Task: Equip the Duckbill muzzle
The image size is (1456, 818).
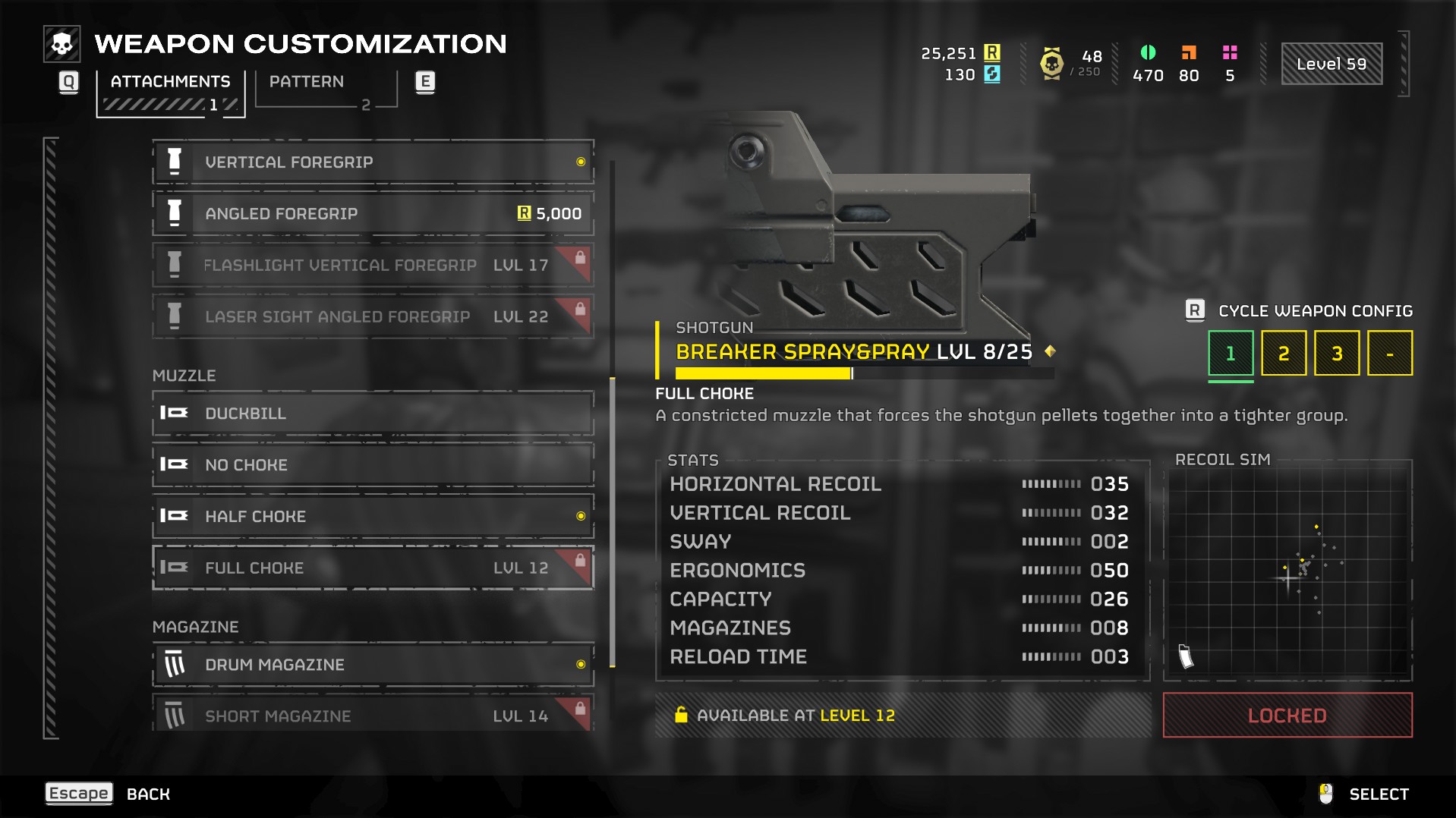Action: click(x=373, y=414)
